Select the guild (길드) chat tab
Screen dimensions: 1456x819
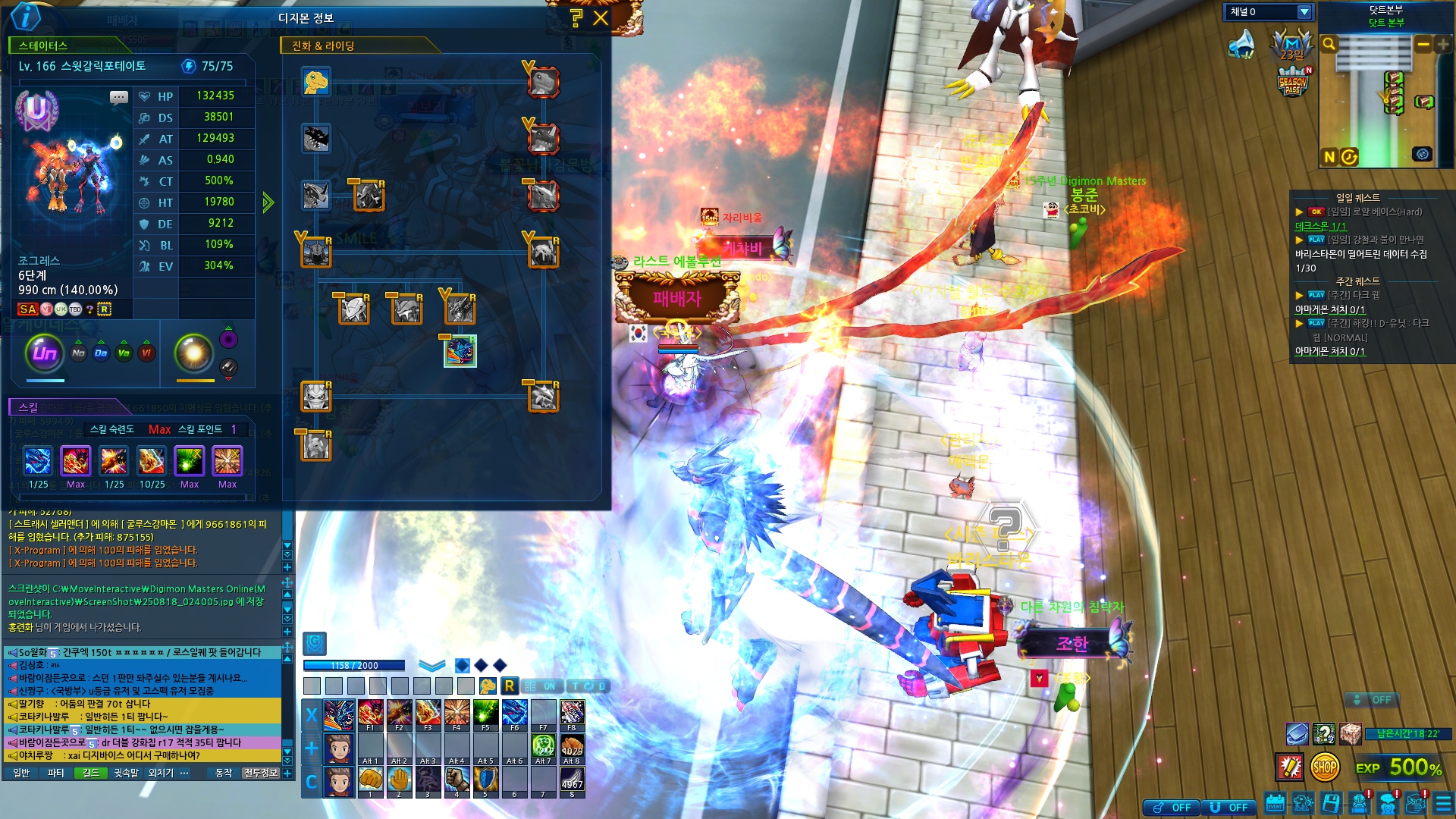tap(91, 773)
